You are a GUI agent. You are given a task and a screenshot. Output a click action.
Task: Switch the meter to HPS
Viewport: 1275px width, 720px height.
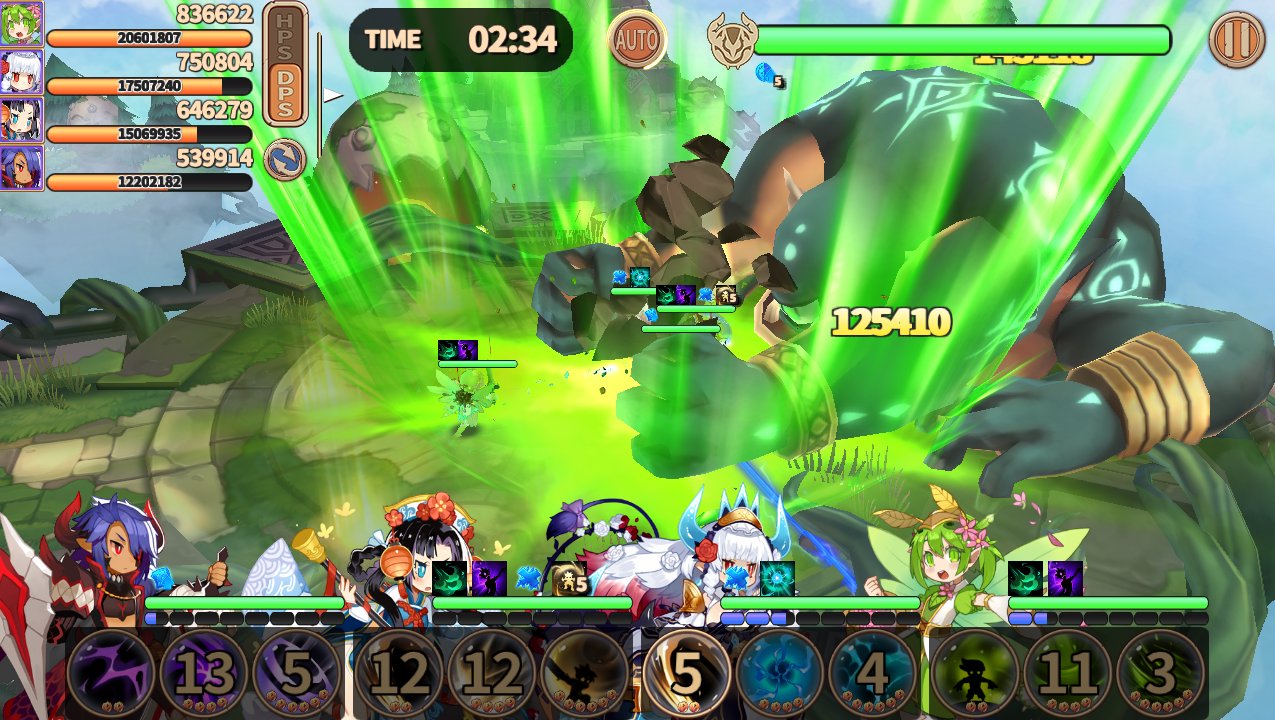(x=285, y=34)
